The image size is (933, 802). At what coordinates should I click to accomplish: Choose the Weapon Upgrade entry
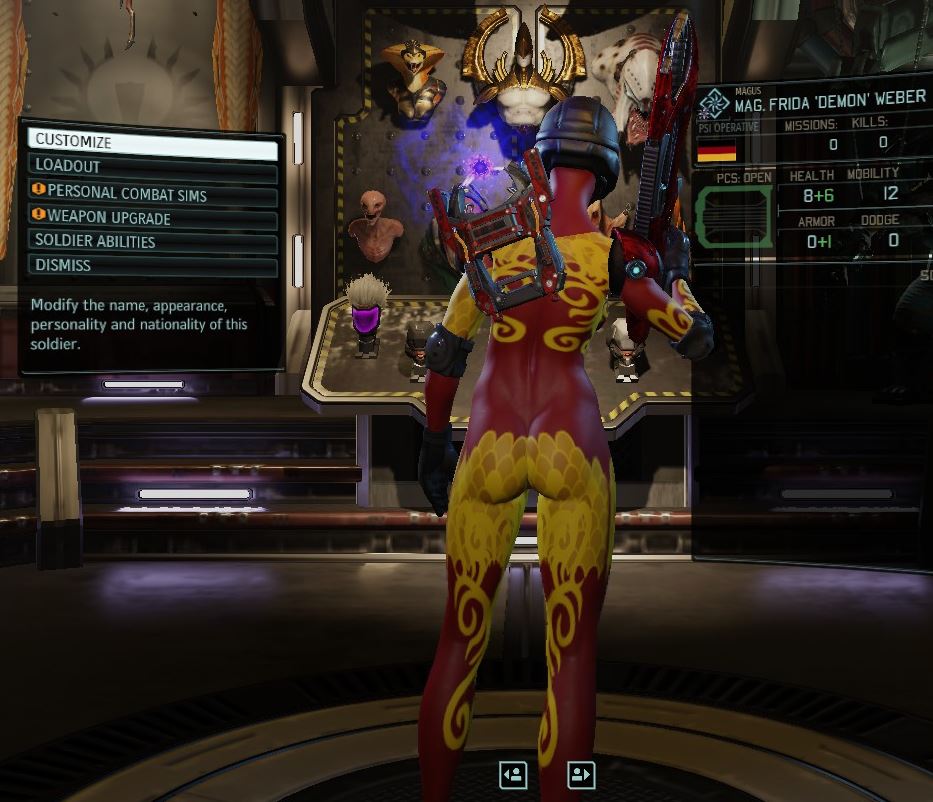click(152, 218)
